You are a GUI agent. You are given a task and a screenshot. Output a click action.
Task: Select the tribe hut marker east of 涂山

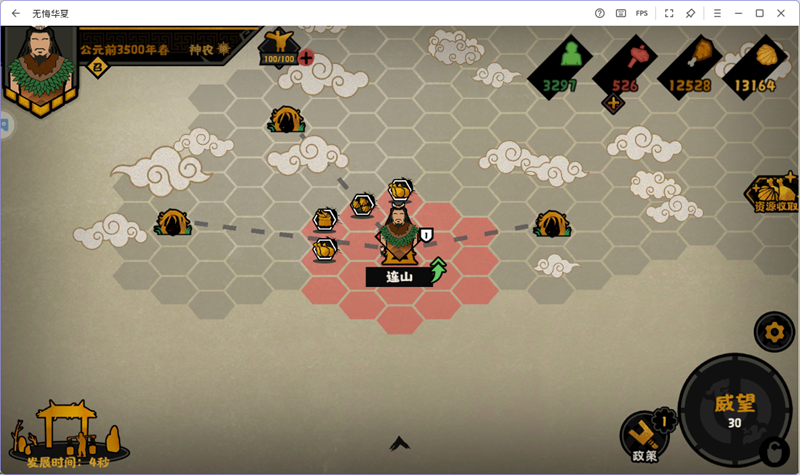pos(551,223)
